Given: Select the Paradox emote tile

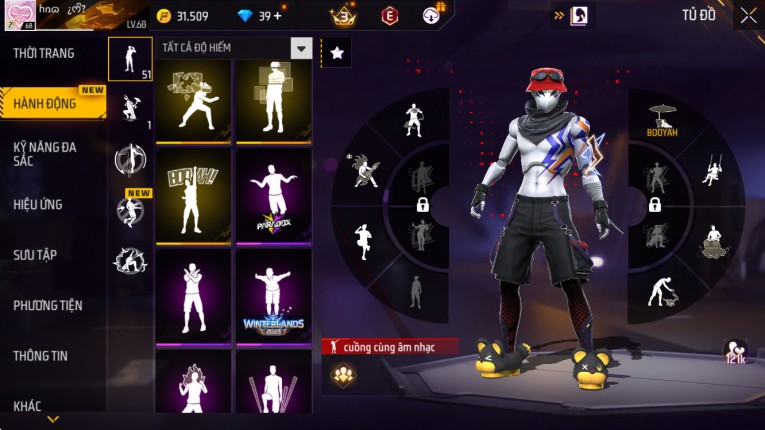Looking at the screenshot, I should (x=273, y=194).
